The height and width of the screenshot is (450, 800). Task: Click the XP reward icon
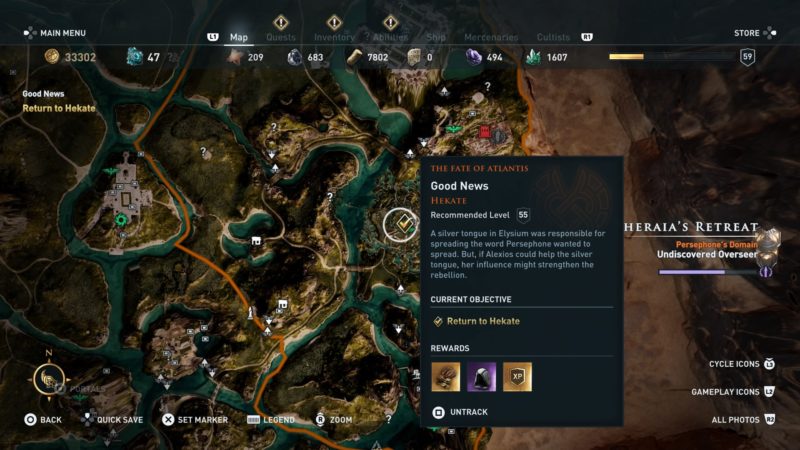(517, 376)
